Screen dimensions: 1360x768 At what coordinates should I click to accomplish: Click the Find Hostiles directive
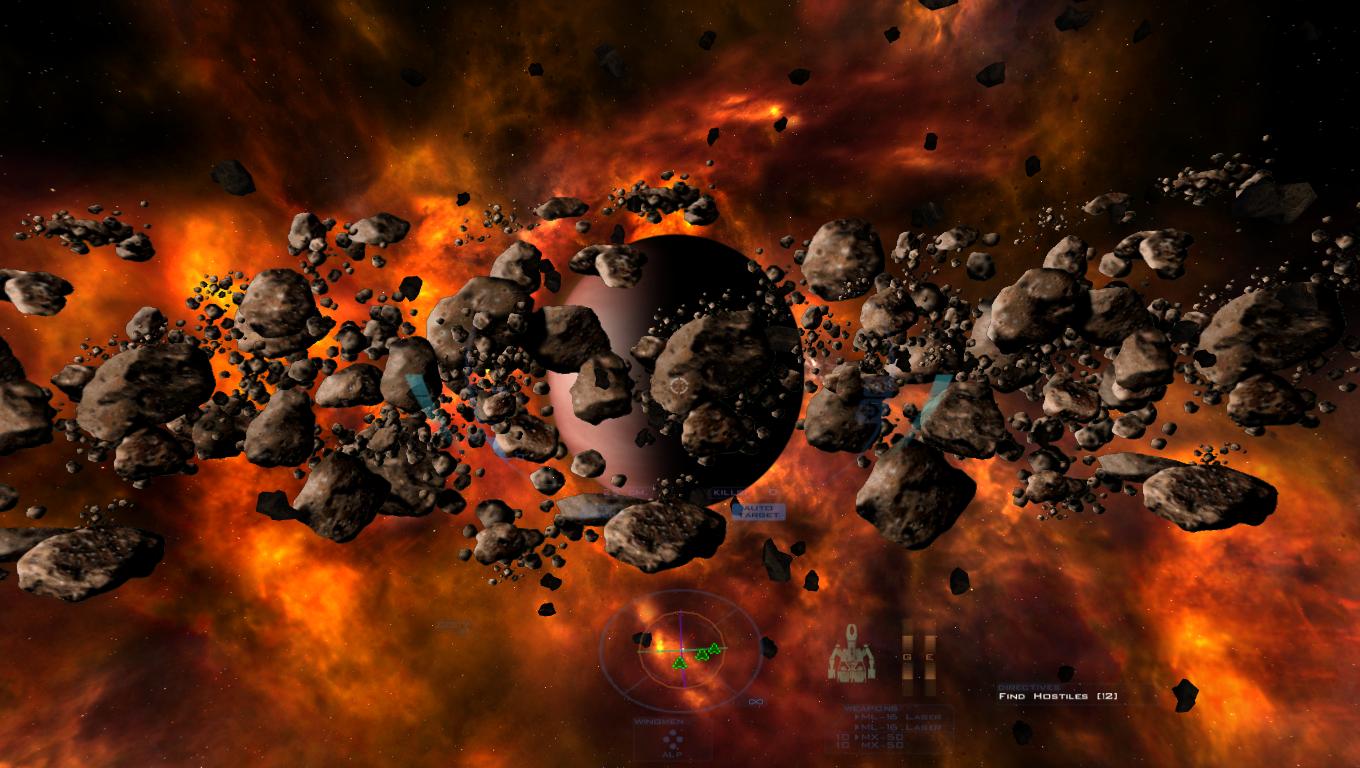pos(1057,696)
